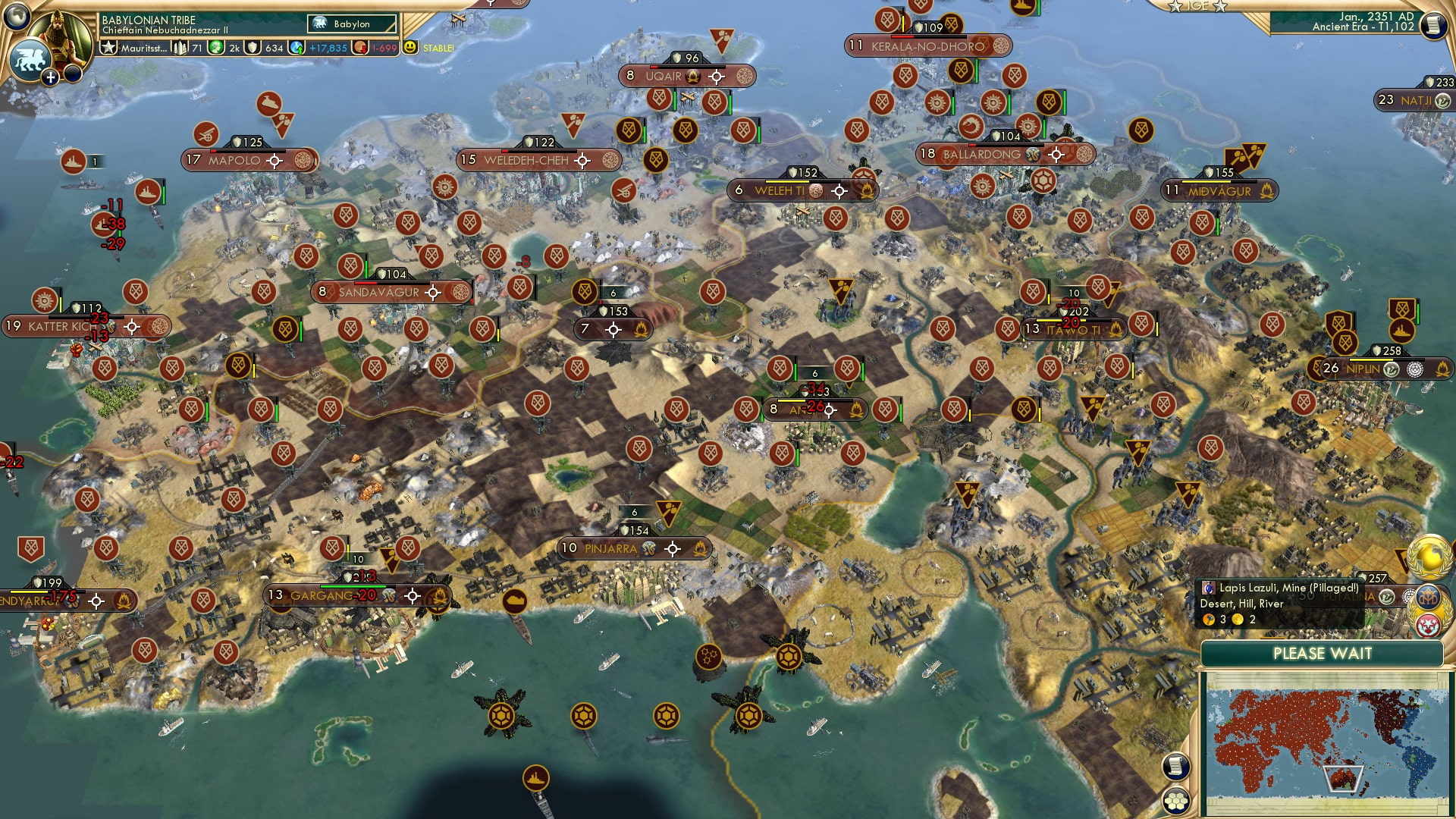The width and height of the screenshot is (1456, 819).
Task: Open the scroll icon beside the minimap
Action: point(1175,766)
